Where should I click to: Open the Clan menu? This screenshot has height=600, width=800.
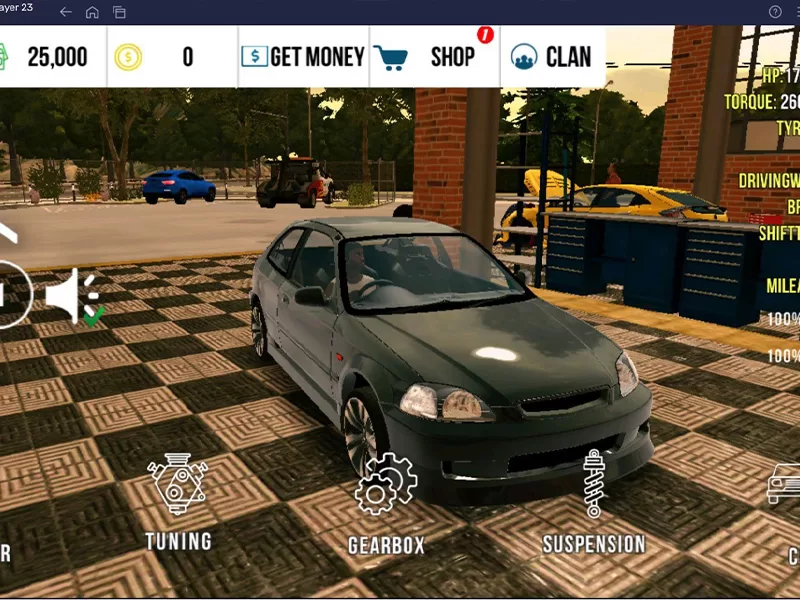(x=553, y=57)
